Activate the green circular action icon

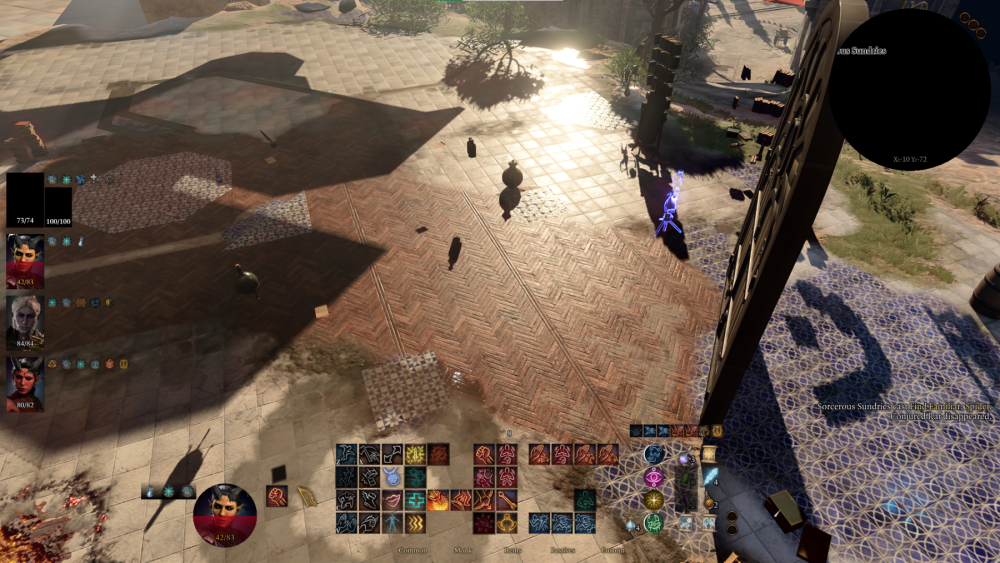click(x=654, y=522)
